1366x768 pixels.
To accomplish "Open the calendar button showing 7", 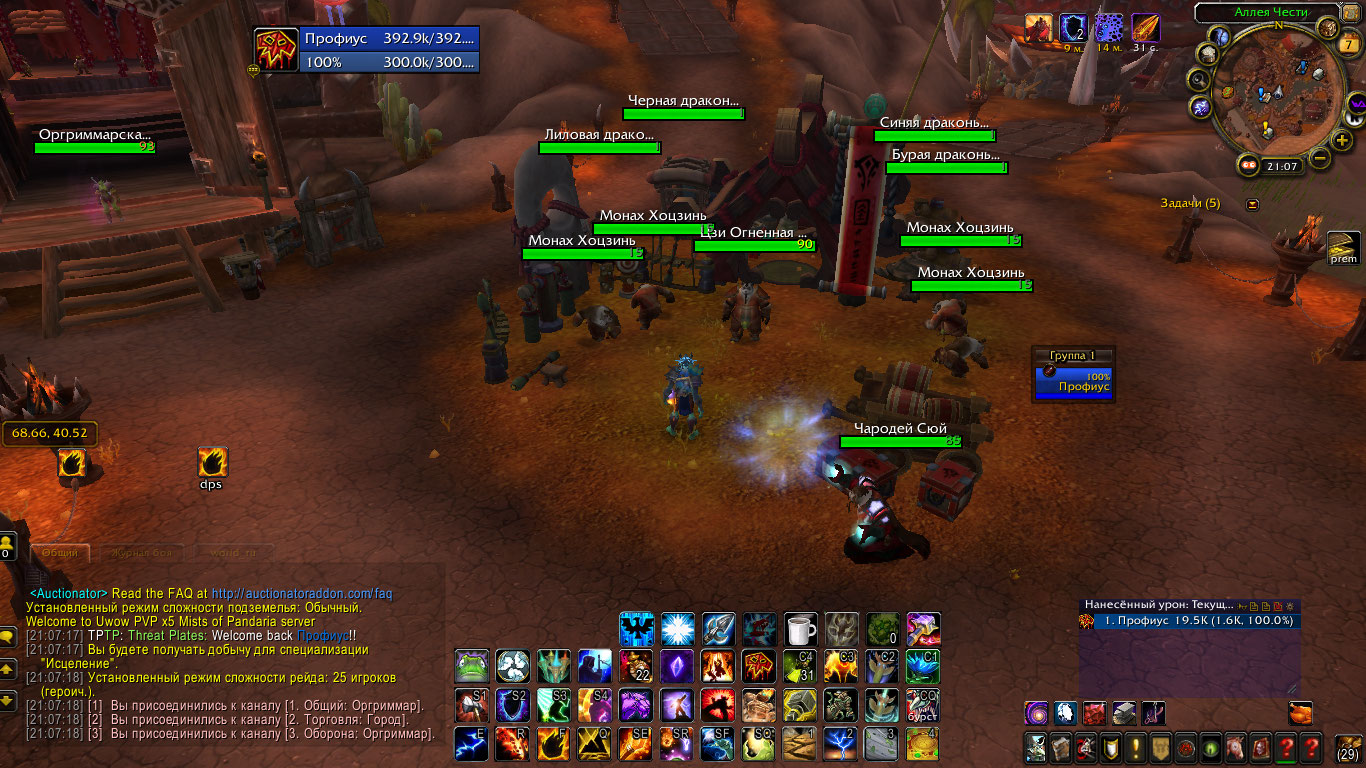I will [1350, 44].
